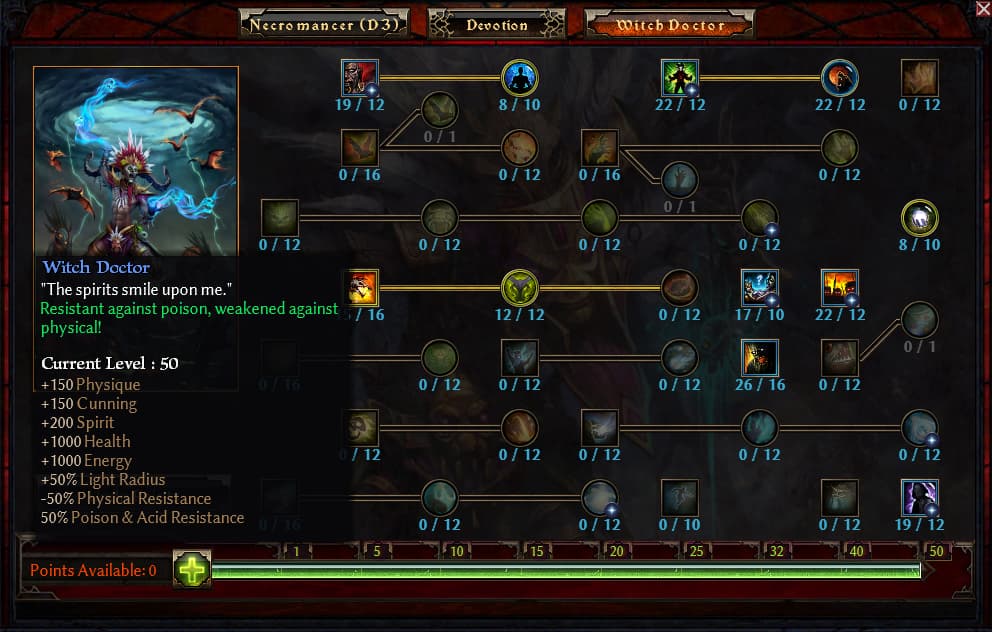Click the green plus mastery point button
The width and height of the screenshot is (992, 632).
coord(192,569)
